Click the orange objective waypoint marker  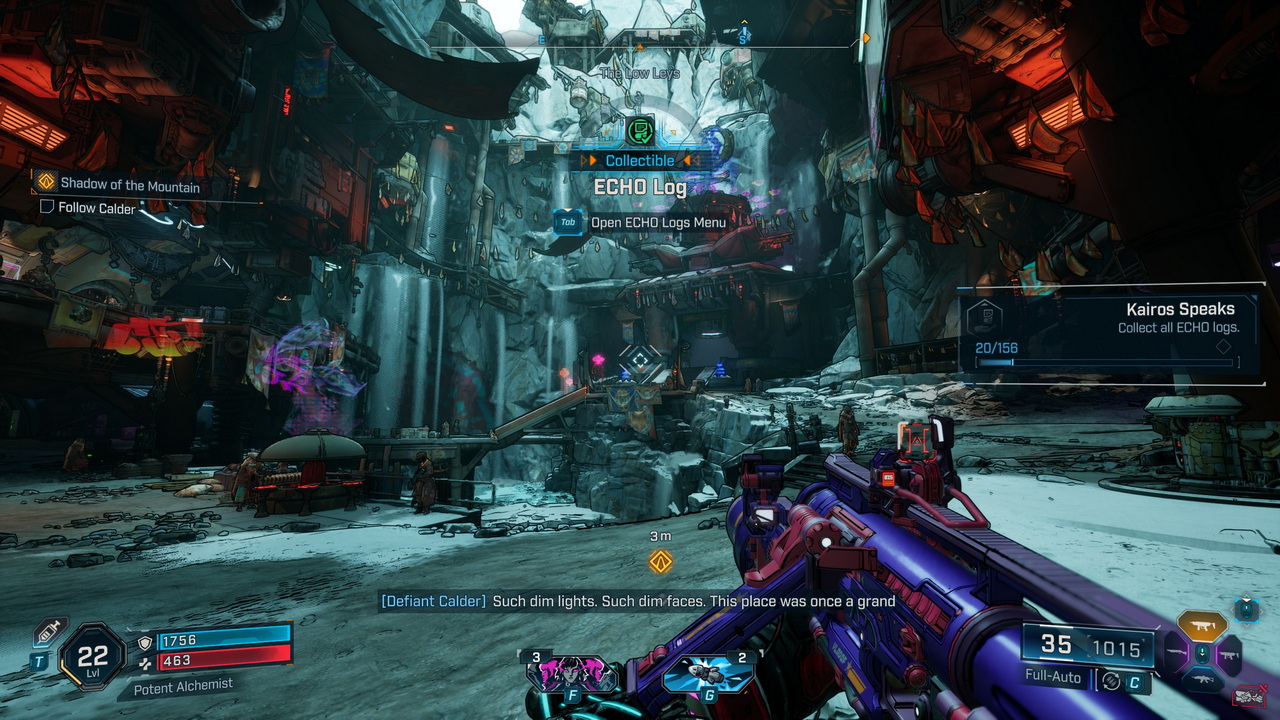[x=660, y=561]
